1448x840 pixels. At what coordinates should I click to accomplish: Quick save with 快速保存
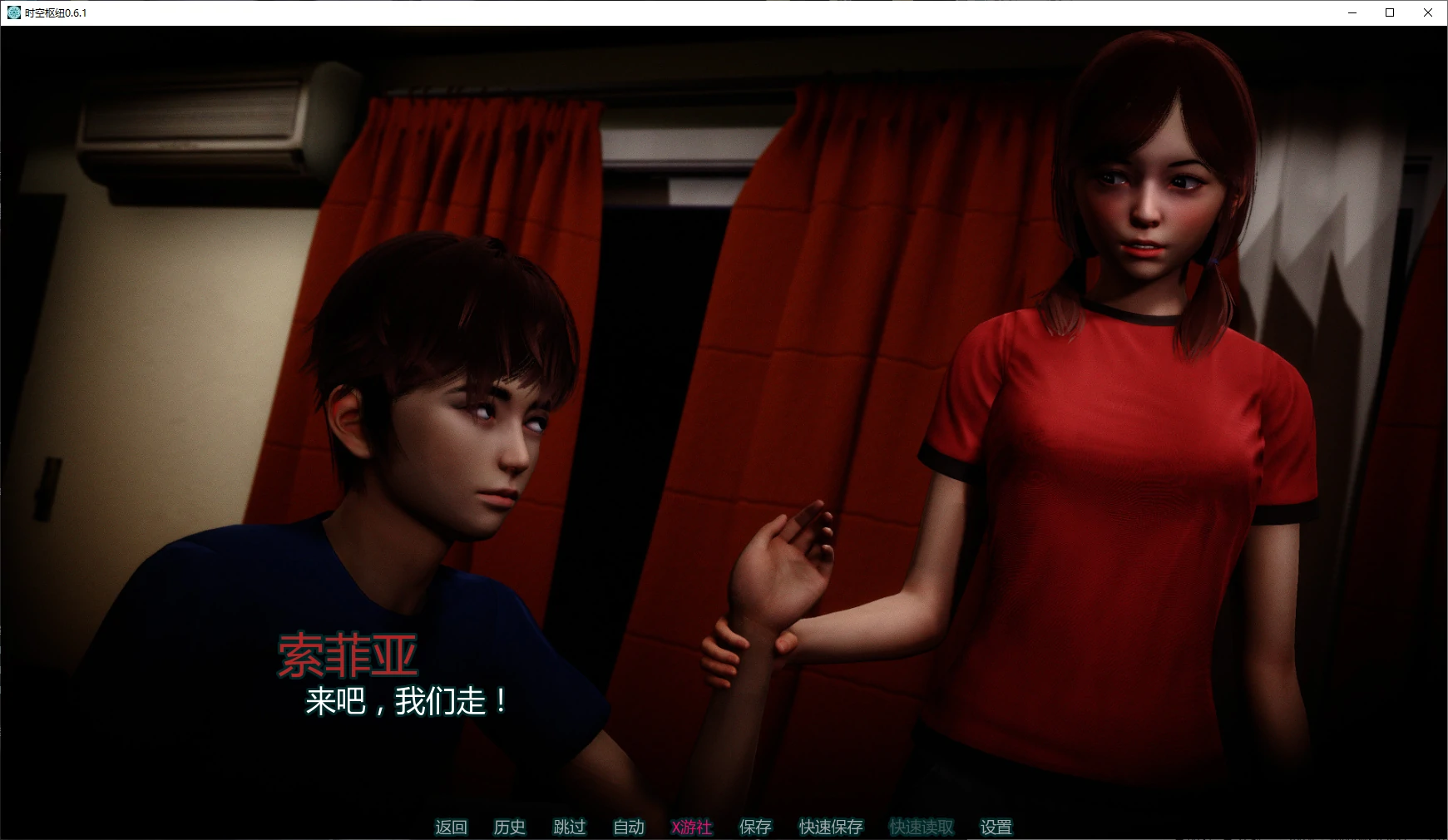coord(831,827)
